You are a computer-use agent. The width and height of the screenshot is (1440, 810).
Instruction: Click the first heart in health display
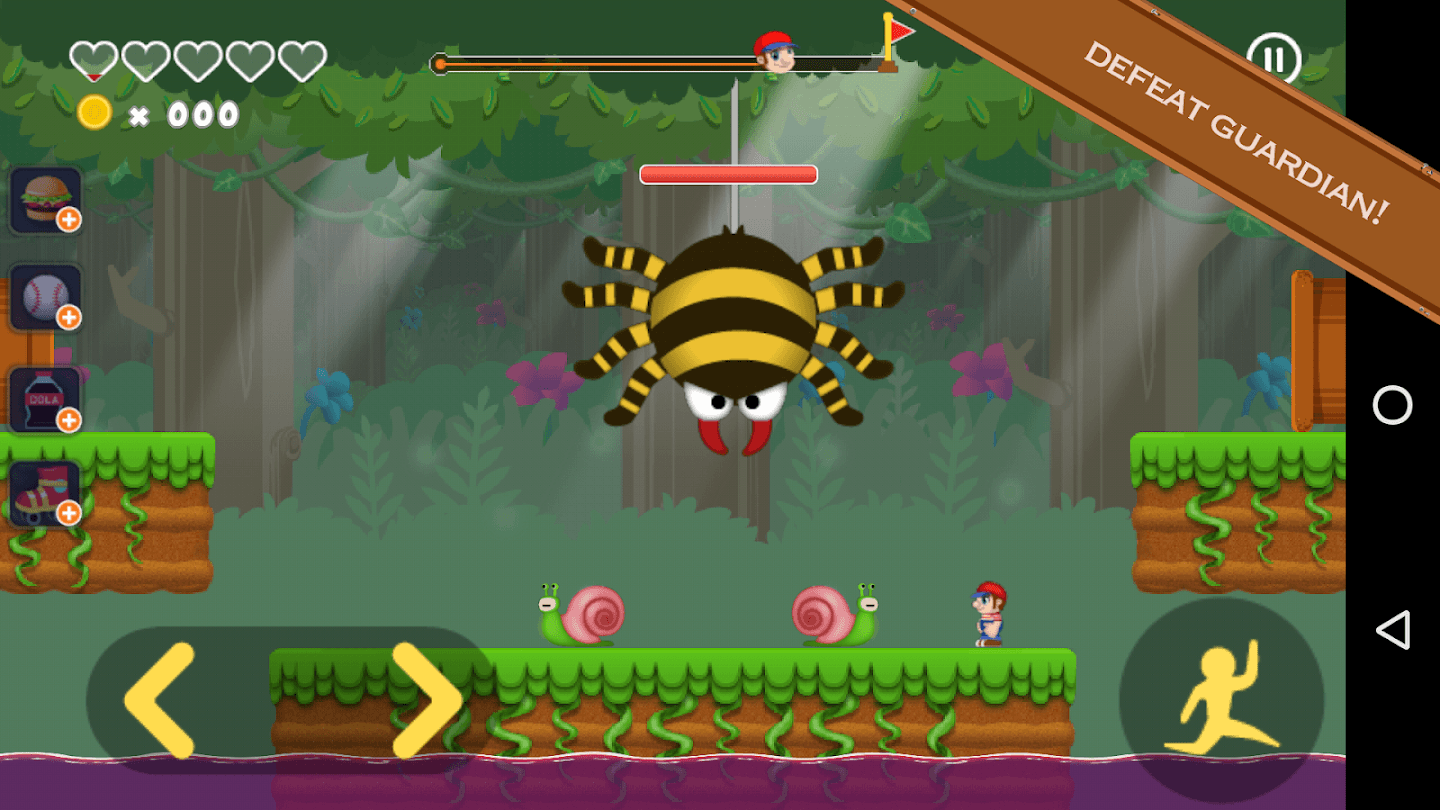coord(92,58)
